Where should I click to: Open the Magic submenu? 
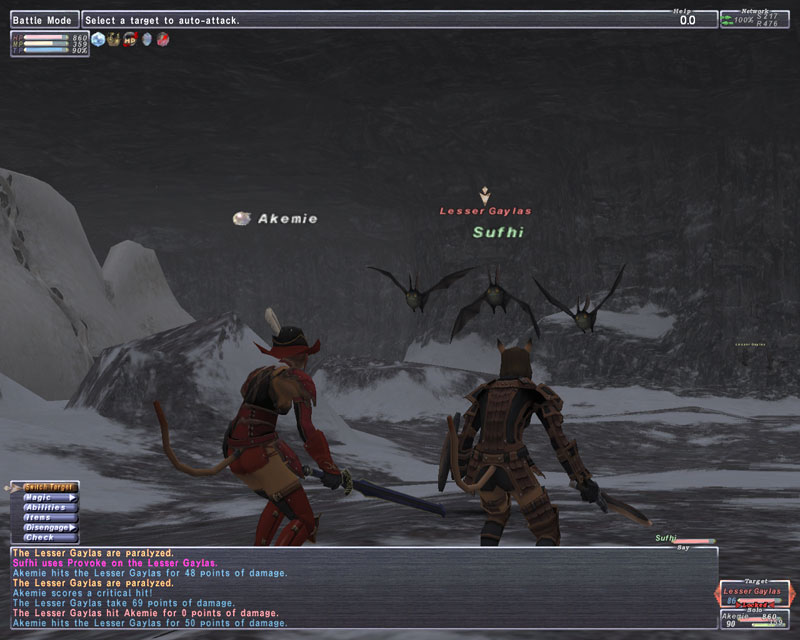[50, 497]
